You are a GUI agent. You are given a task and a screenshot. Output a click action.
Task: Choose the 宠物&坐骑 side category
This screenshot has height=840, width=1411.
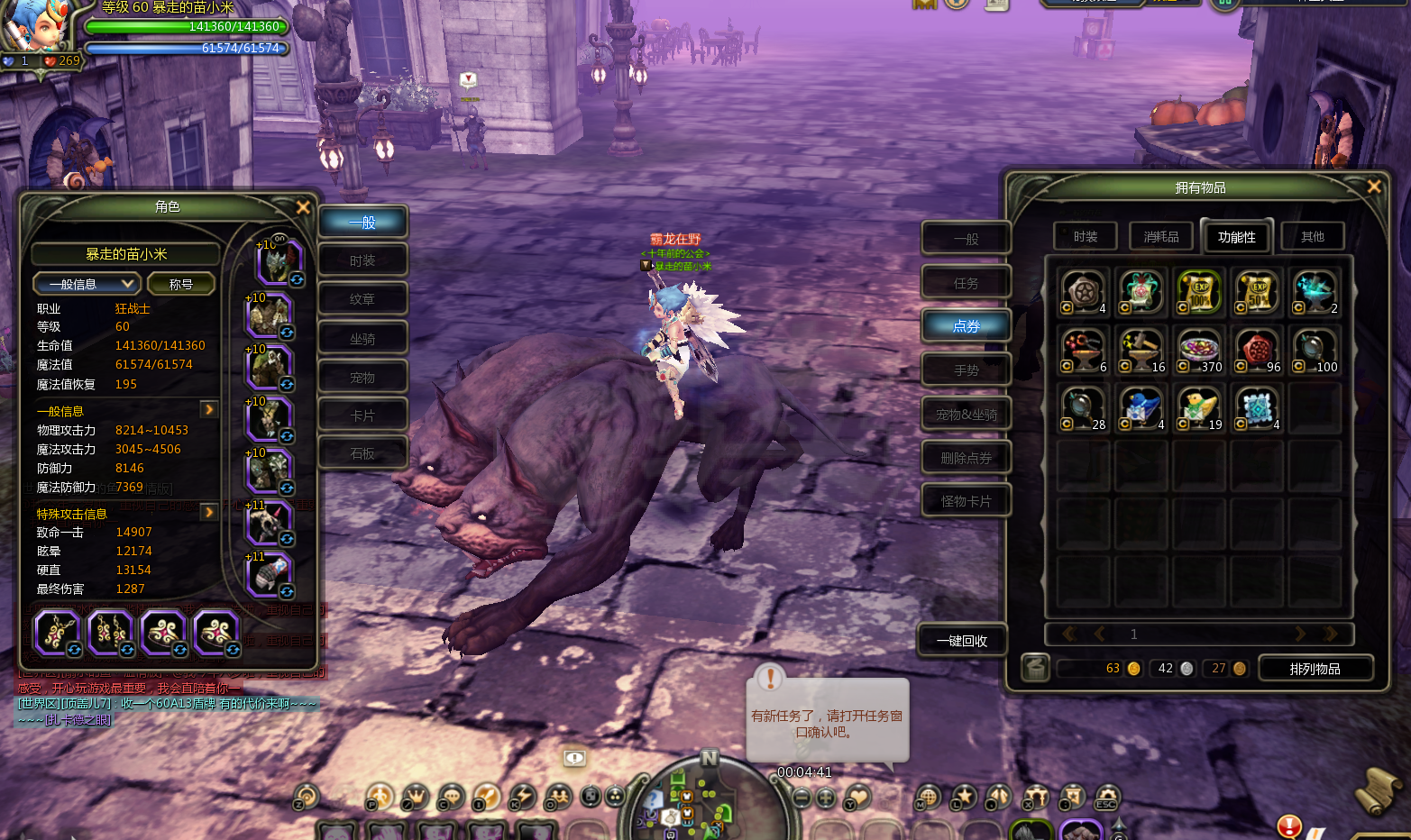966,415
